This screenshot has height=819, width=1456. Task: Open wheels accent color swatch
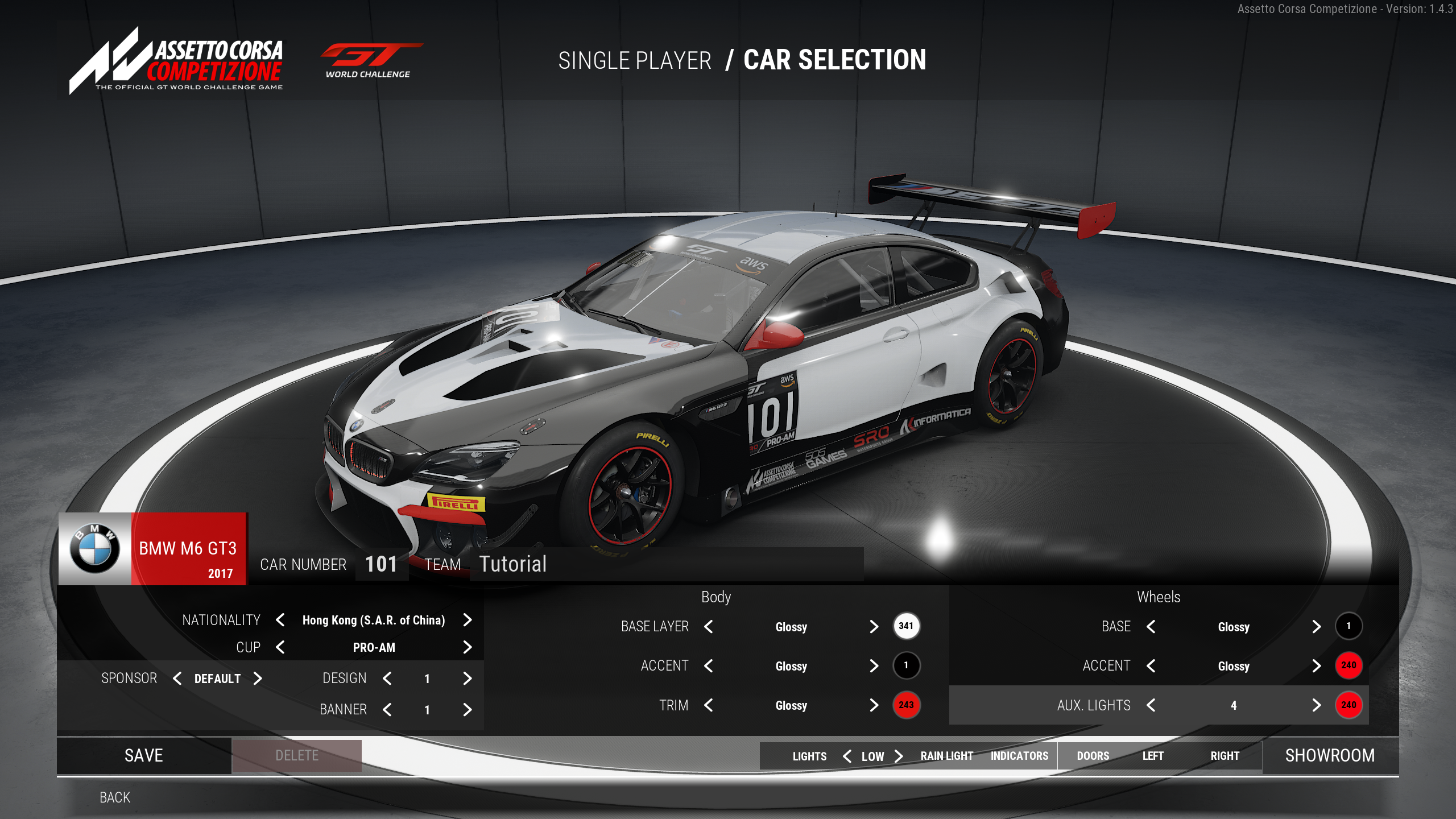tap(1349, 665)
